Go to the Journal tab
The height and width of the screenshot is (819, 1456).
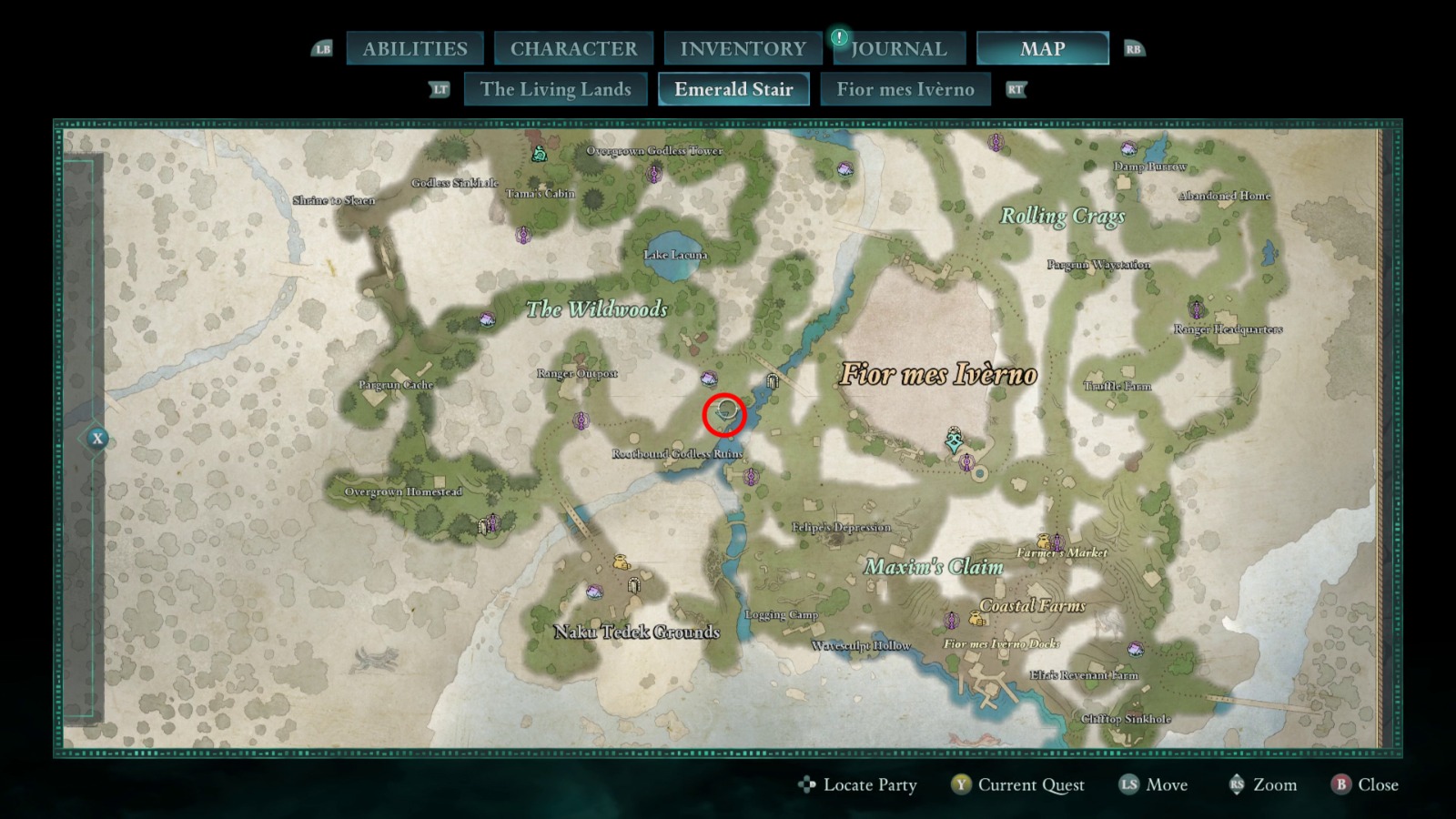[898, 49]
